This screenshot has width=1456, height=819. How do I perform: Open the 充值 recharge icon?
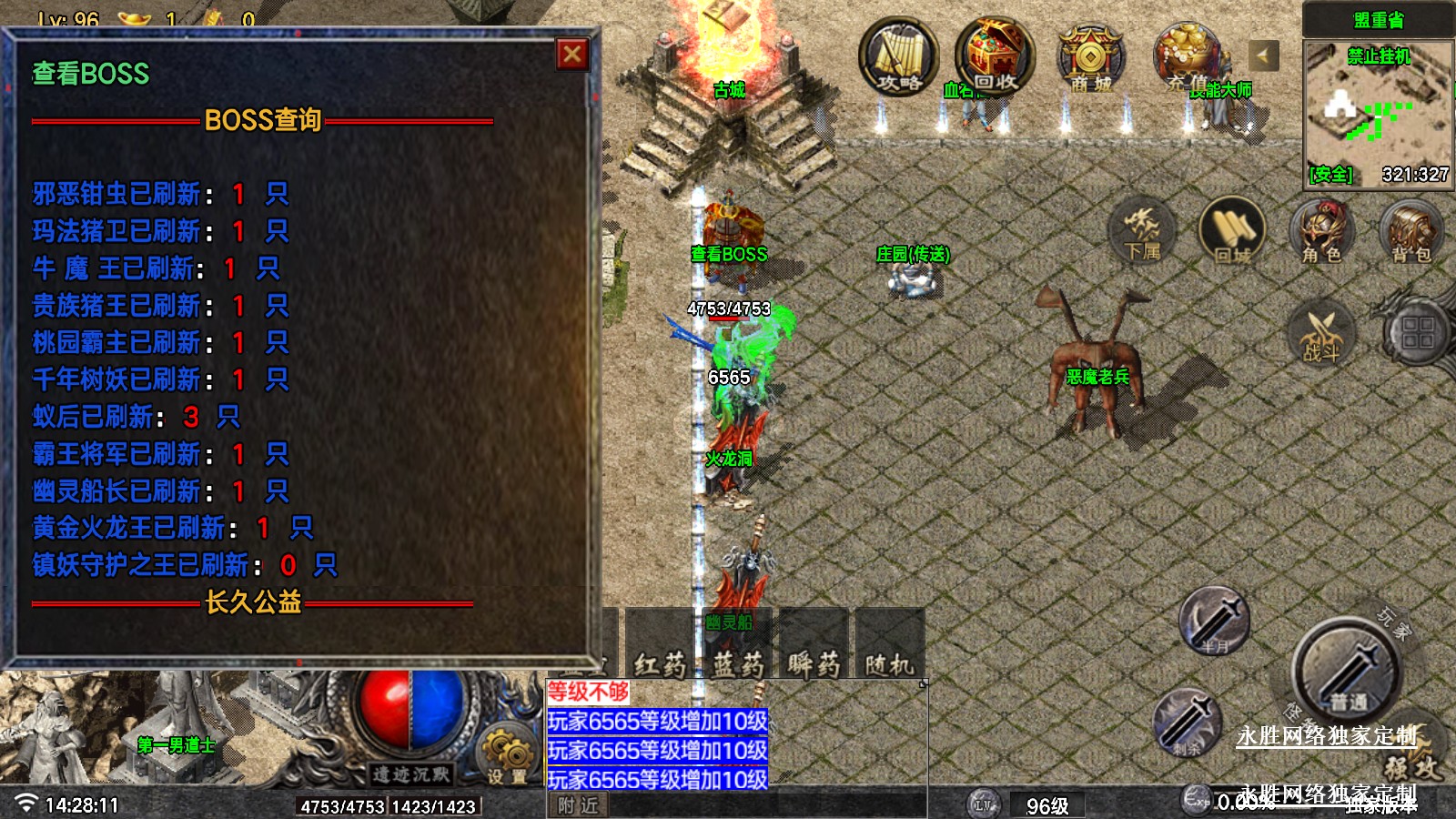tap(1188, 58)
